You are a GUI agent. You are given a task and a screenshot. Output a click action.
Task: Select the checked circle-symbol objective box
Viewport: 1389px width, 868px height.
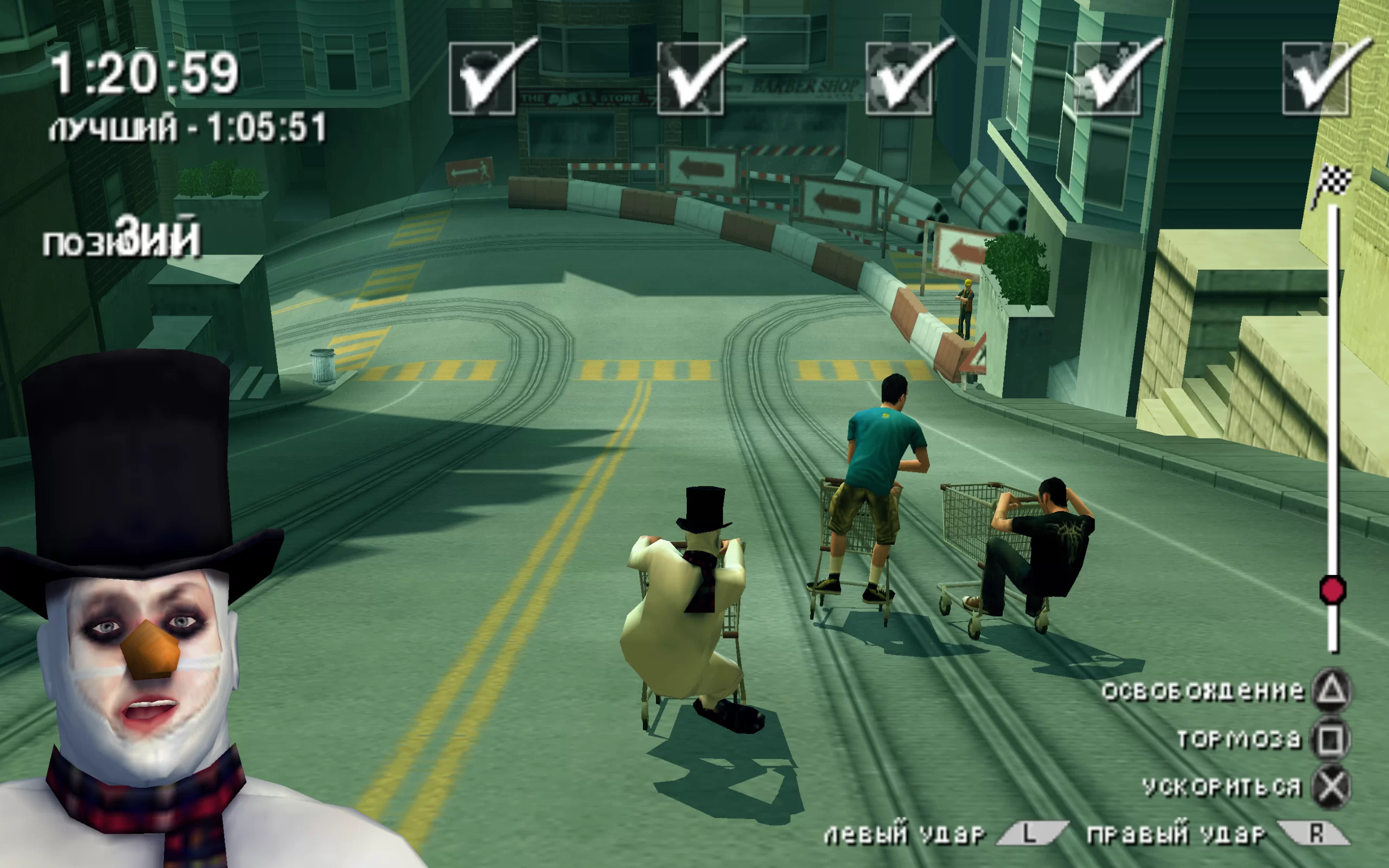899,79
